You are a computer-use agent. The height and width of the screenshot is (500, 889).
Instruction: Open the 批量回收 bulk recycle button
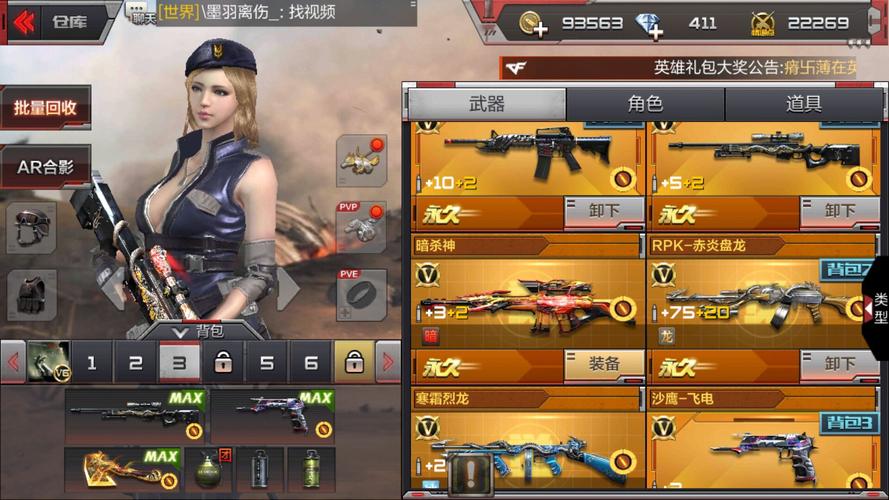[x=45, y=108]
